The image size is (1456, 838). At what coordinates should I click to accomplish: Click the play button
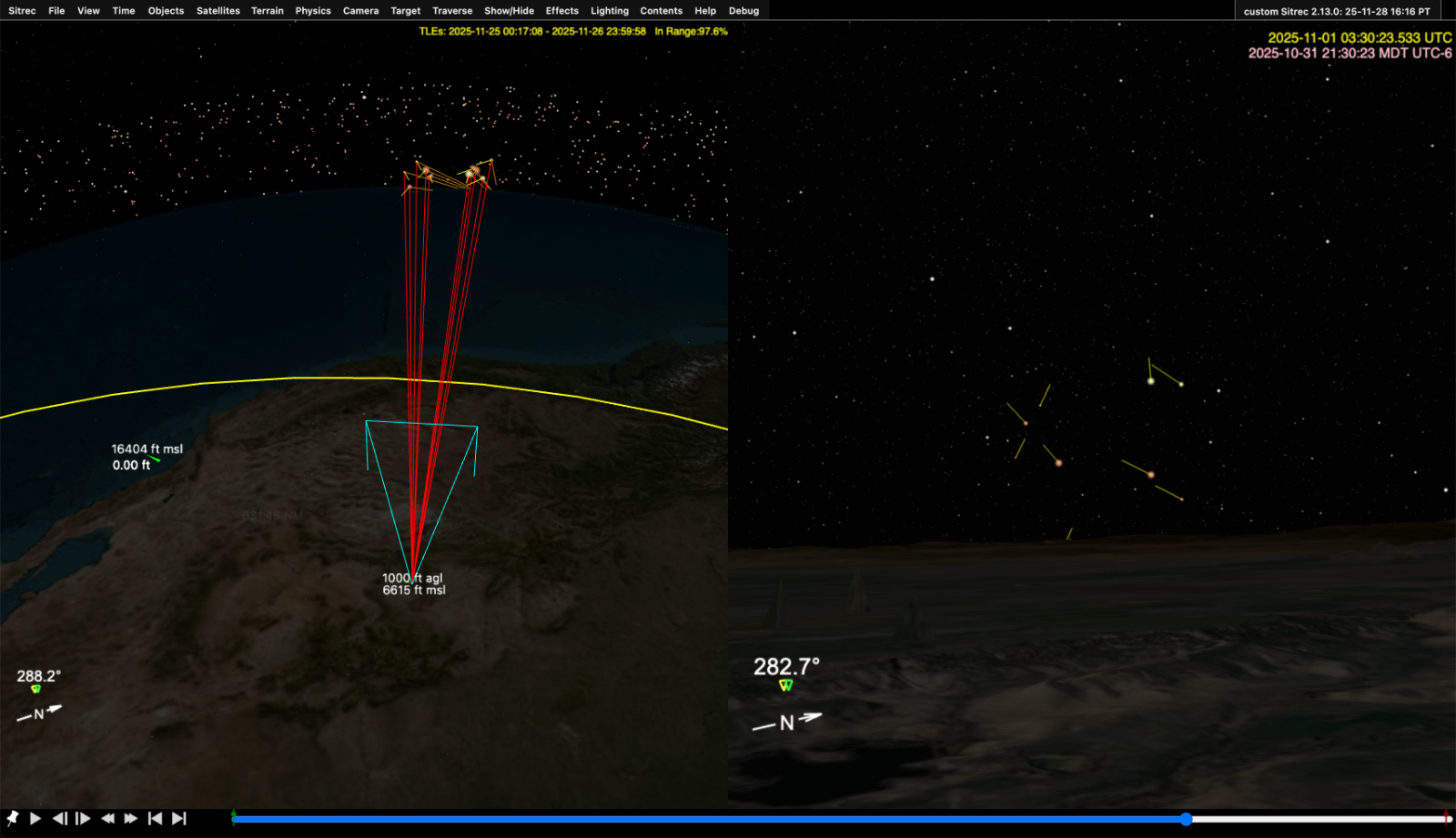[x=35, y=819]
